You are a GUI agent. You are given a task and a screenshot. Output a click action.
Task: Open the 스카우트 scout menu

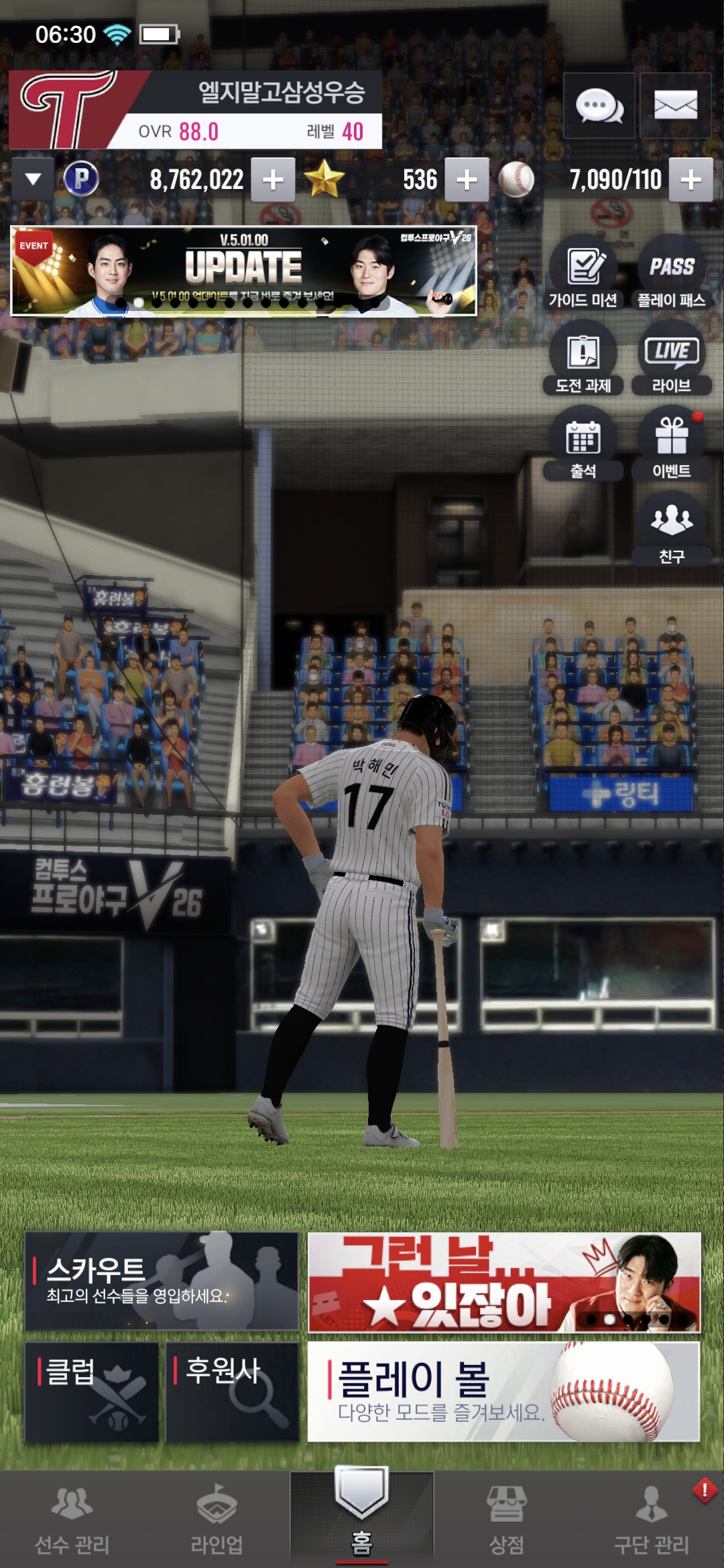pyautogui.click(x=162, y=1281)
